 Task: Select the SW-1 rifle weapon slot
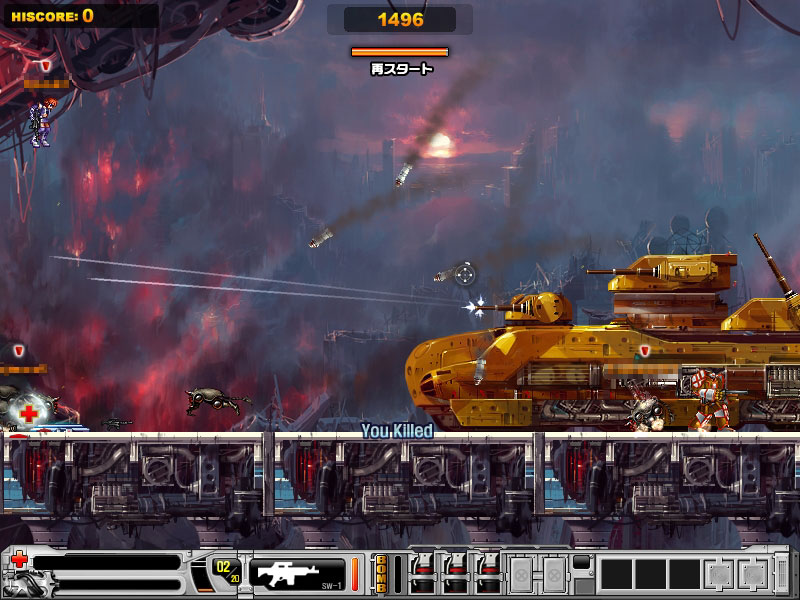coord(296,573)
